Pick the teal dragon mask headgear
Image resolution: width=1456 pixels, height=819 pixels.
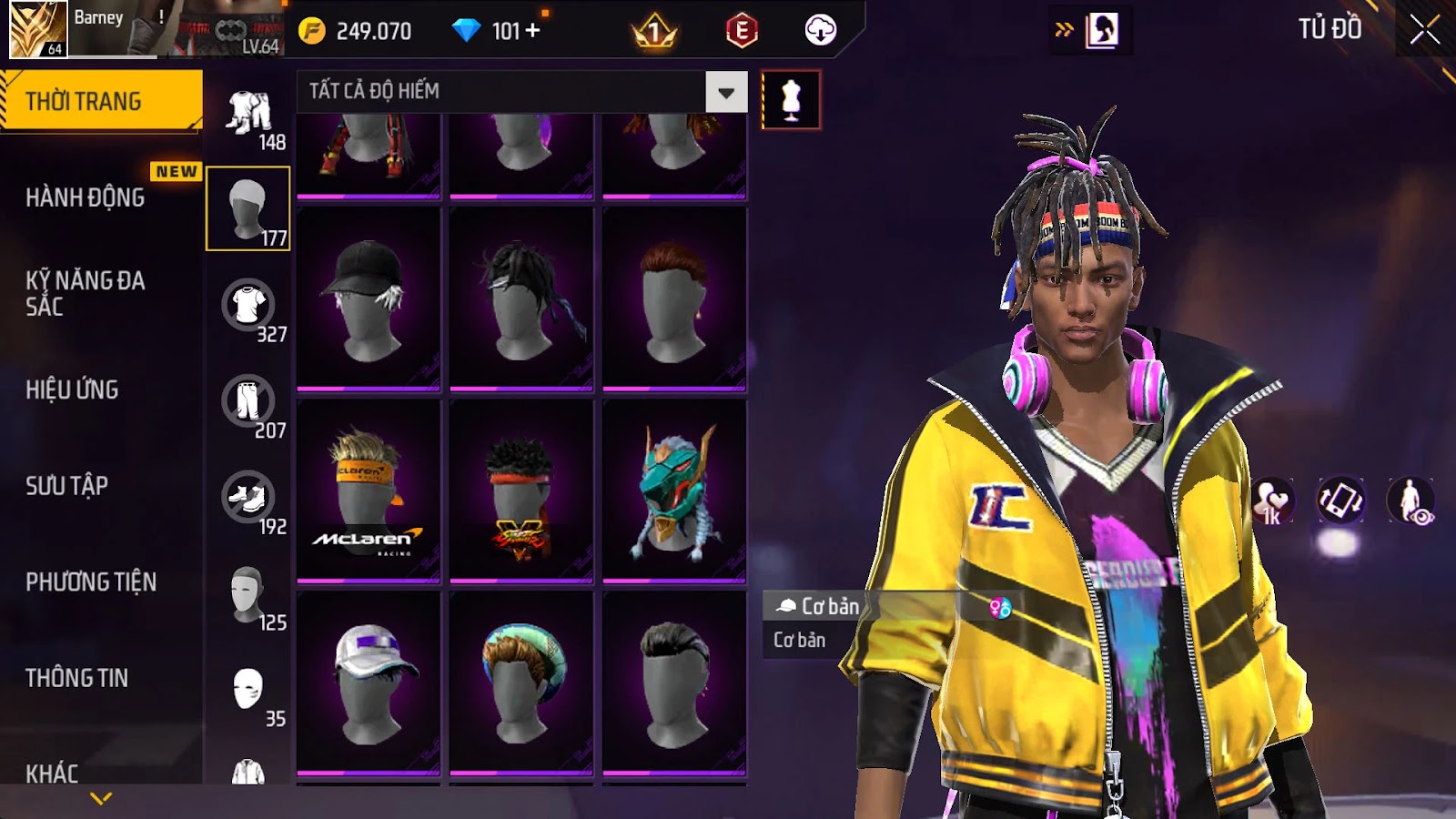tap(674, 490)
